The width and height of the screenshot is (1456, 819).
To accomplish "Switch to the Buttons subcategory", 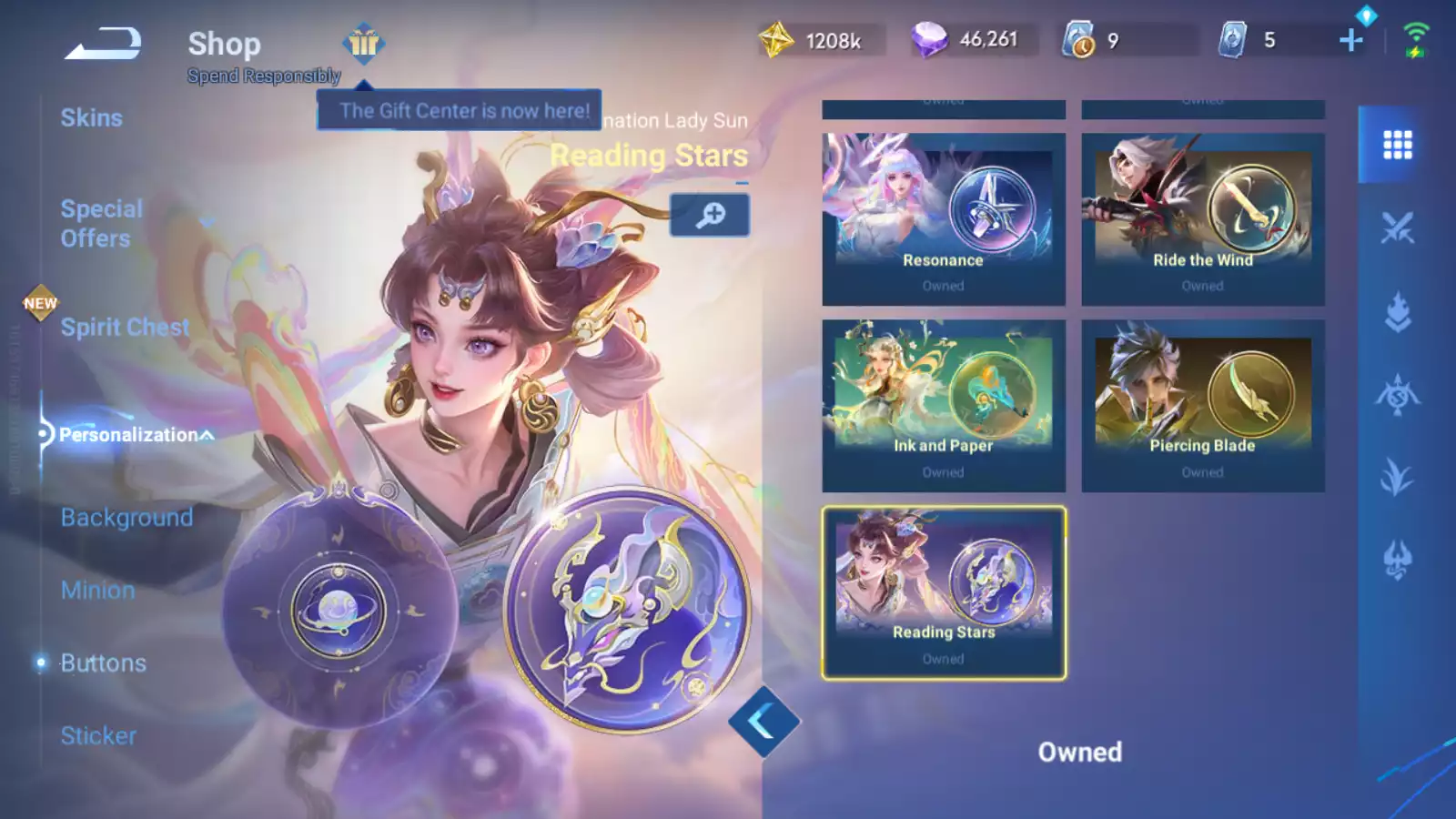I will pyautogui.click(x=103, y=663).
